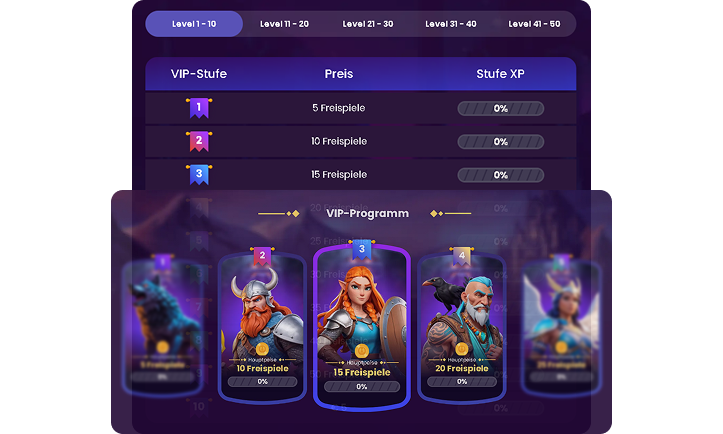Select the Level 21 - 30 tab

point(367,24)
